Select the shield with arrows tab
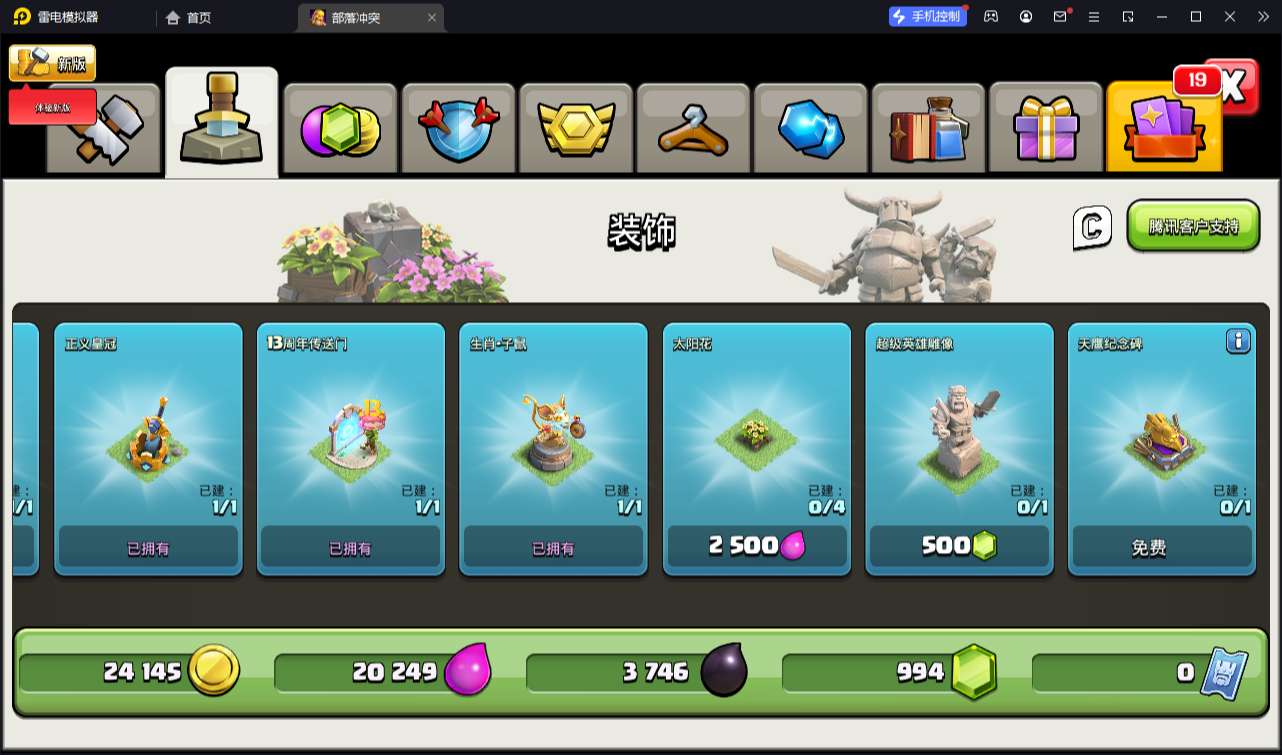 point(457,129)
